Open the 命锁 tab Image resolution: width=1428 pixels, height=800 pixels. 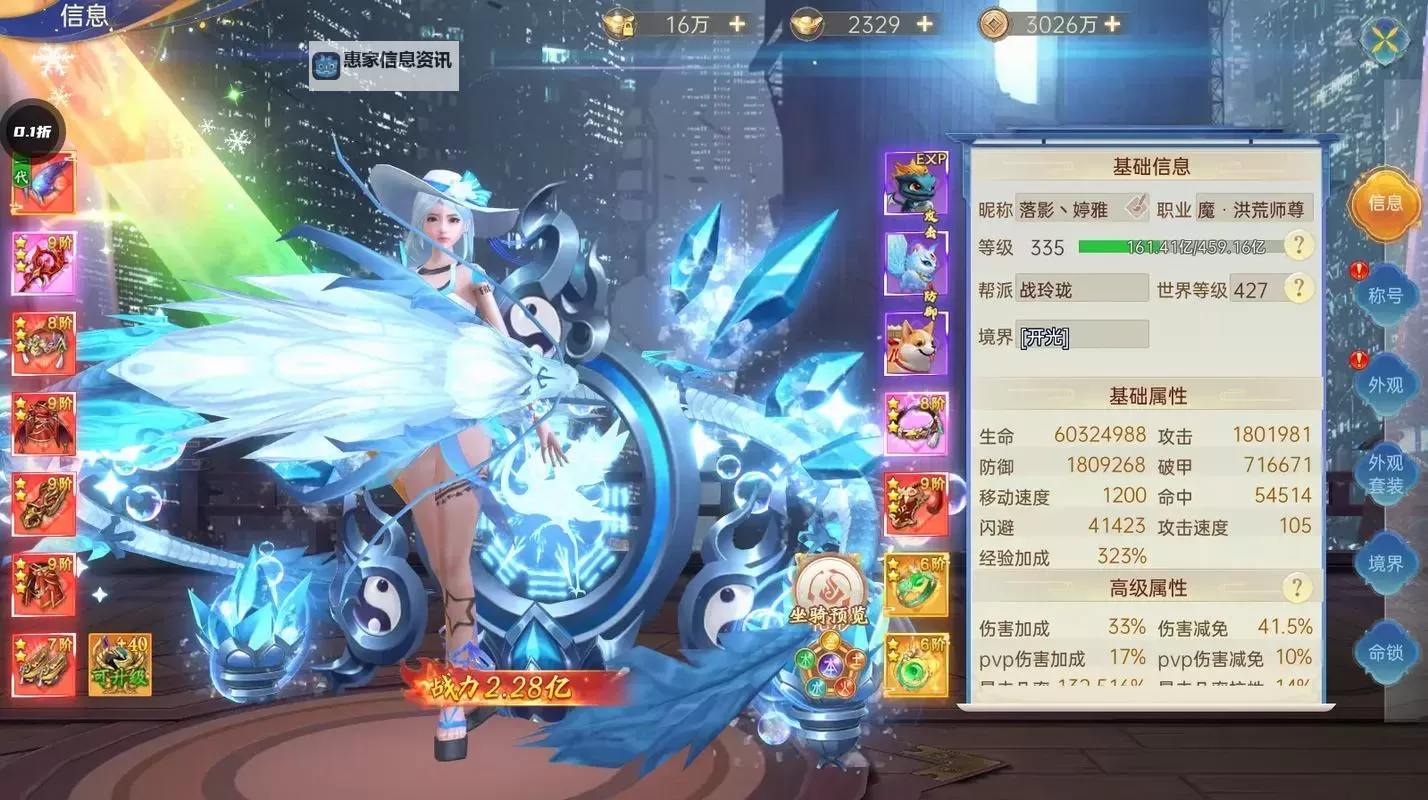(x=1385, y=652)
